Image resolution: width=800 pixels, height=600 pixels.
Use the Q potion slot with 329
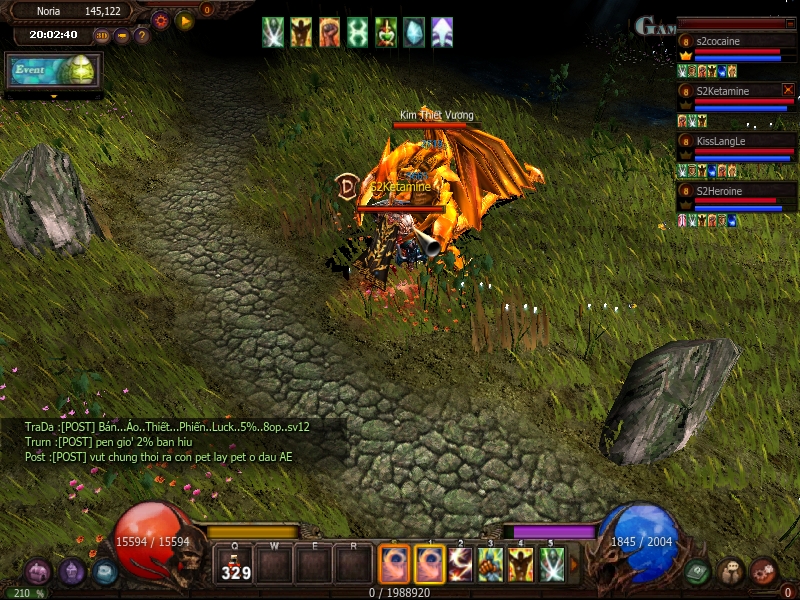point(236,565)
